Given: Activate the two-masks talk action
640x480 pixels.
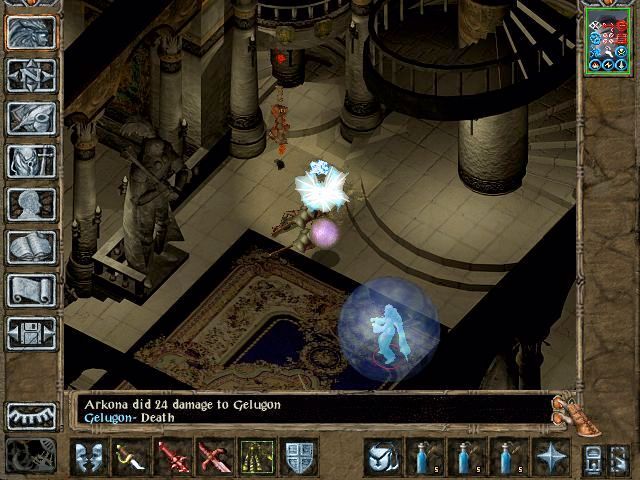Looking at the screenshot, I should pos(90,457).
